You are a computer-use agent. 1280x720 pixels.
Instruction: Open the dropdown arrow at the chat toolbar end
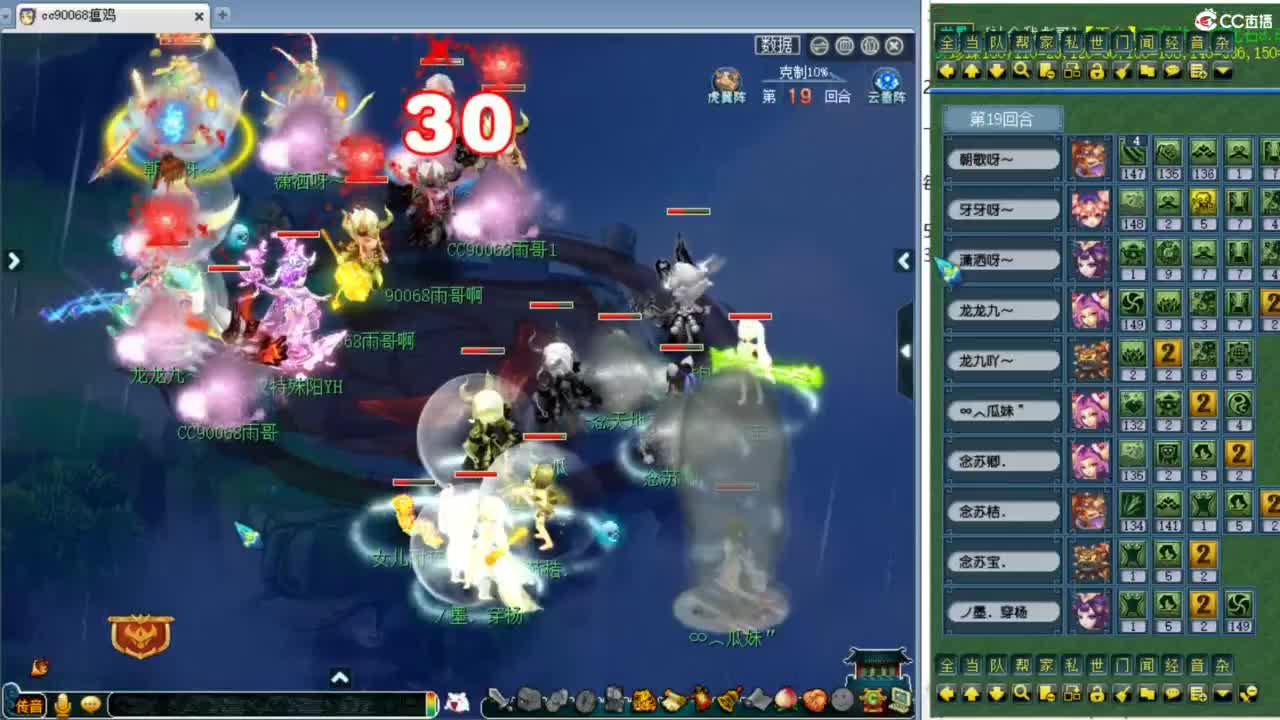point(1222,71)
